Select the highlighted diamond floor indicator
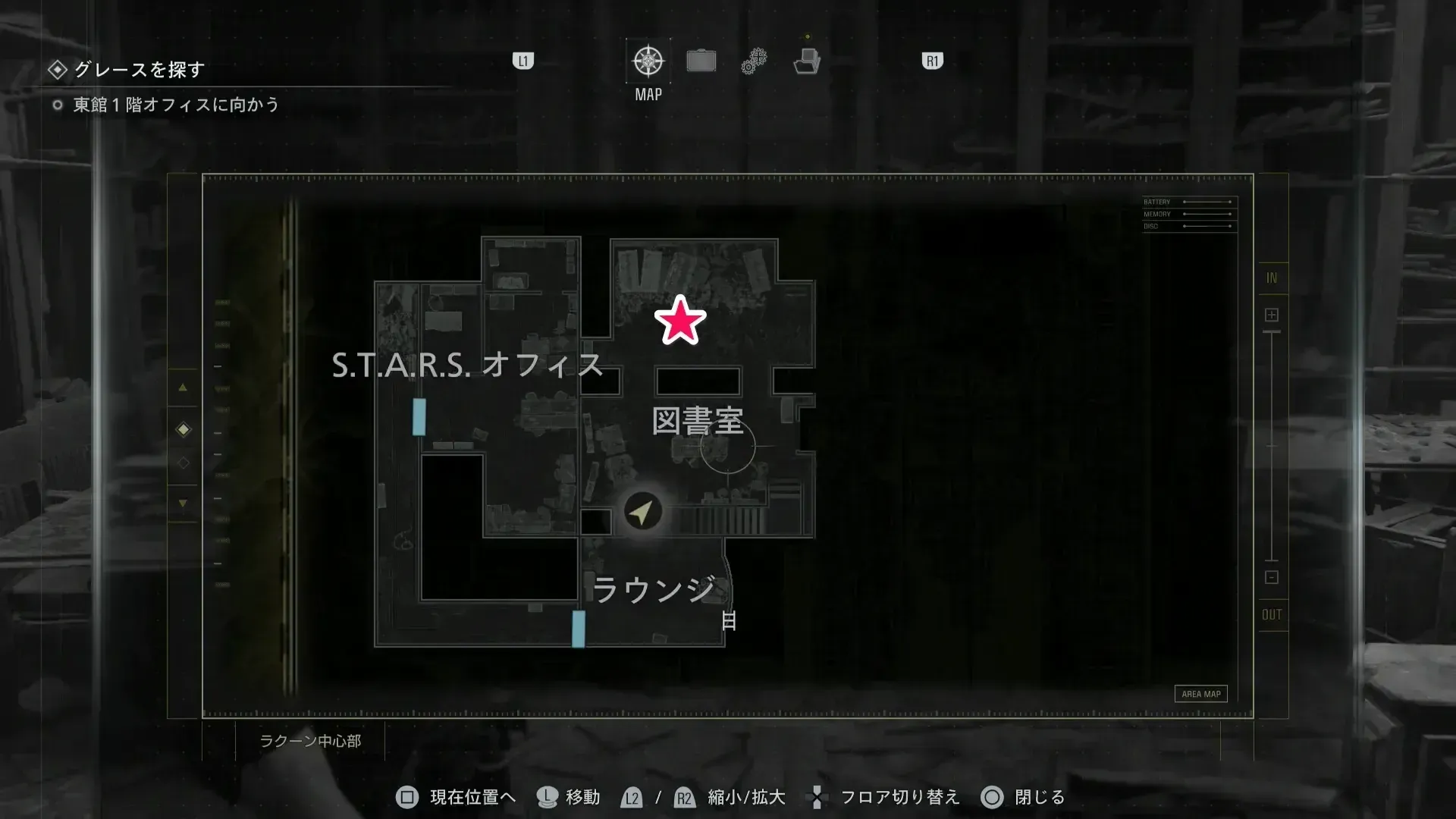1456x819 pixels. tap(183, 428)
